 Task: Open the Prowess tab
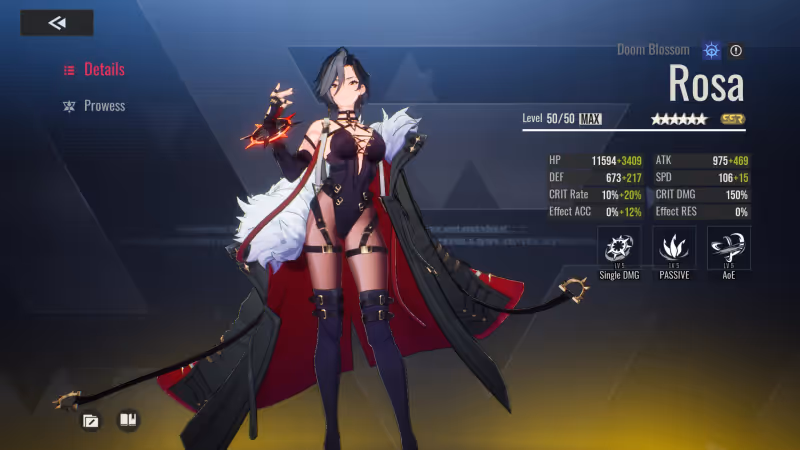[x=95, y=106]
